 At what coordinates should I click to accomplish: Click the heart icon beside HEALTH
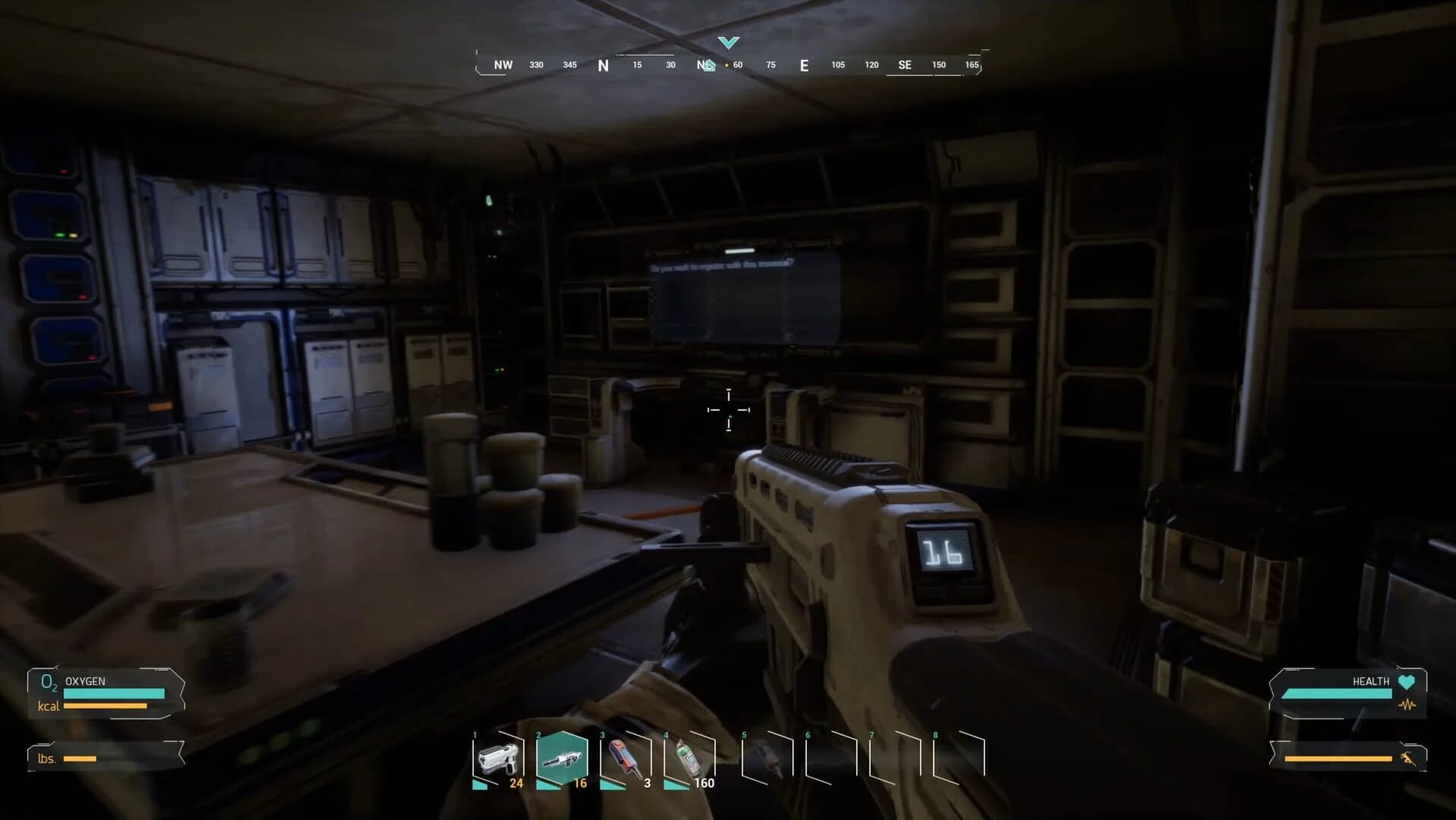coord(1407,681)
